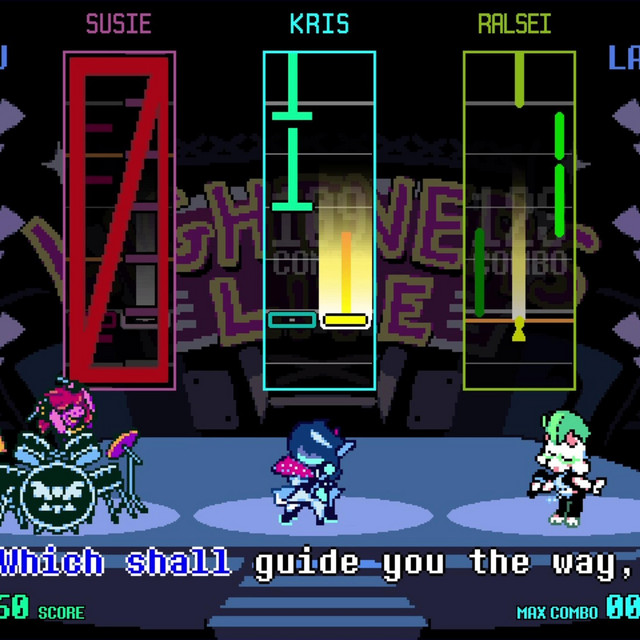Select Susie's crossed-out red note track

(119, 220)
